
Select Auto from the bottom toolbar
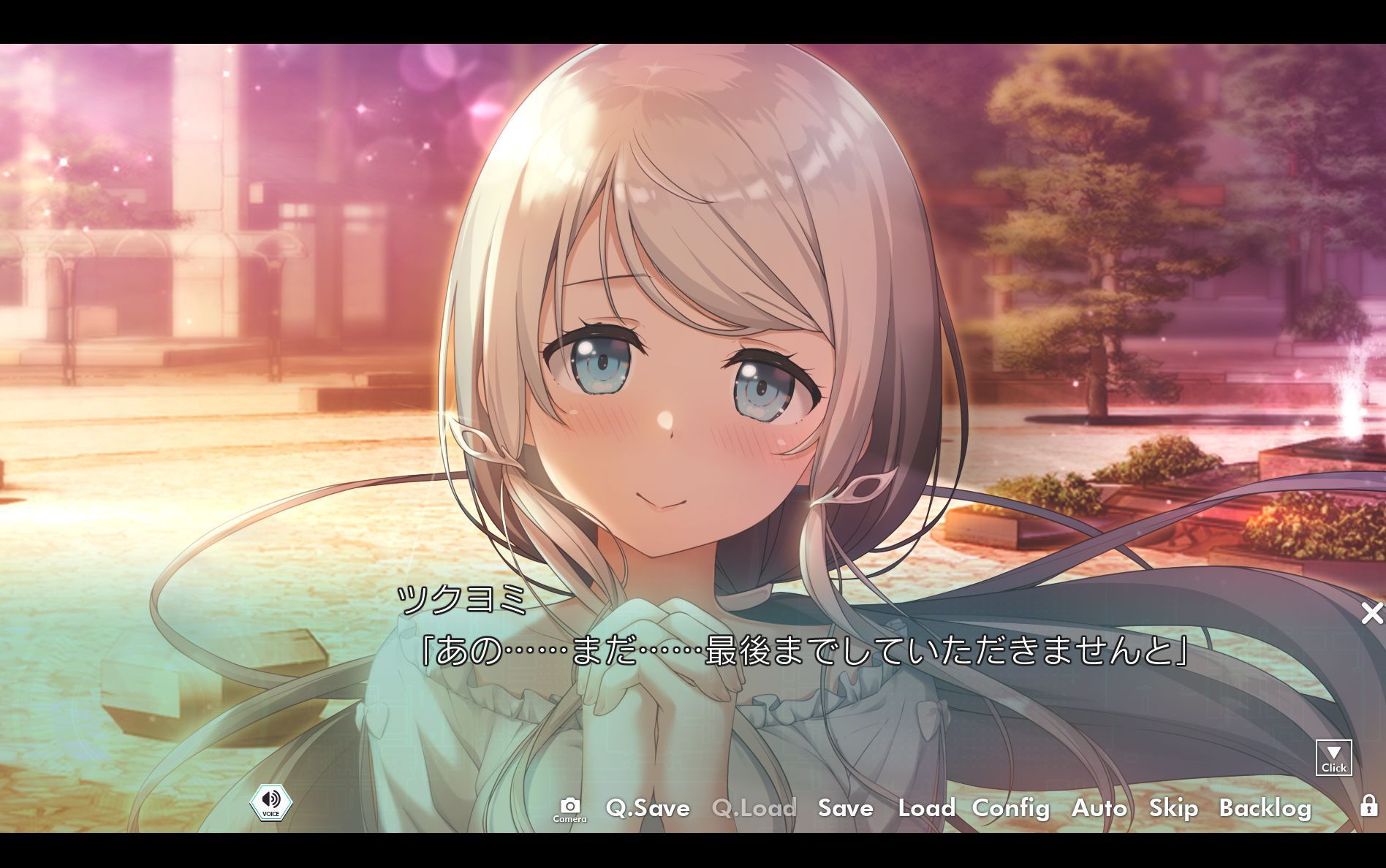pos(1101,809)
